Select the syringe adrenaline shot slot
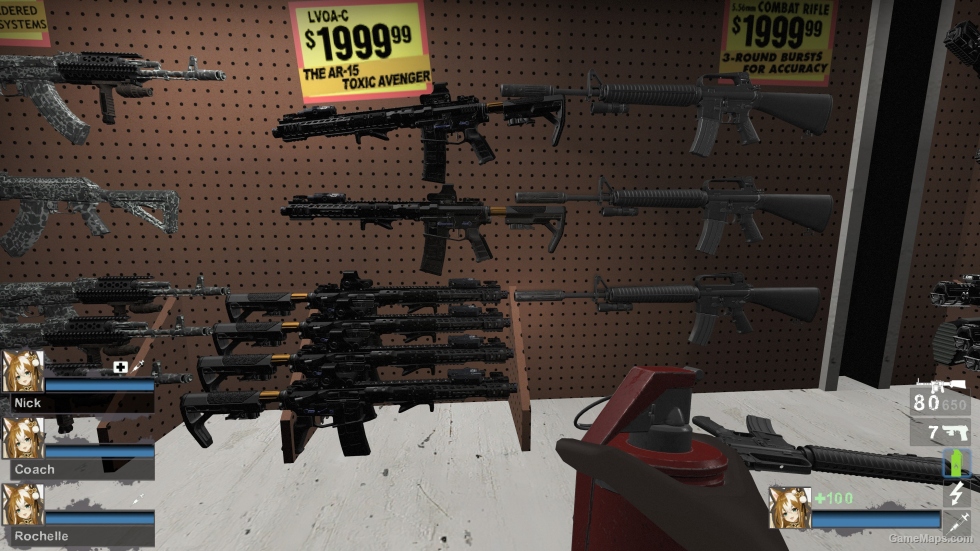The image size is (980, 551). tap(957, 520)
